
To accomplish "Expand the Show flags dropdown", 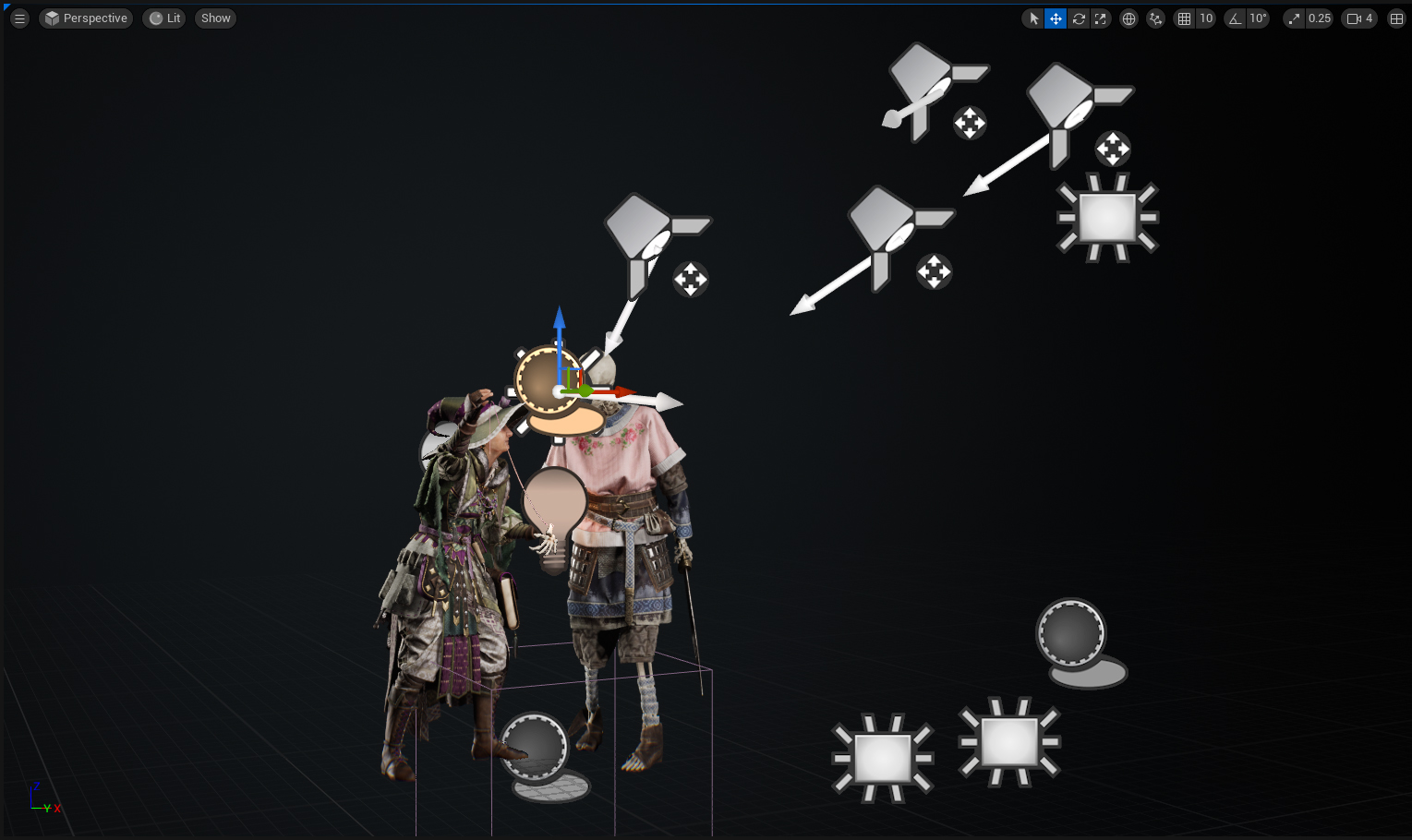I will [x=214, y=18].
